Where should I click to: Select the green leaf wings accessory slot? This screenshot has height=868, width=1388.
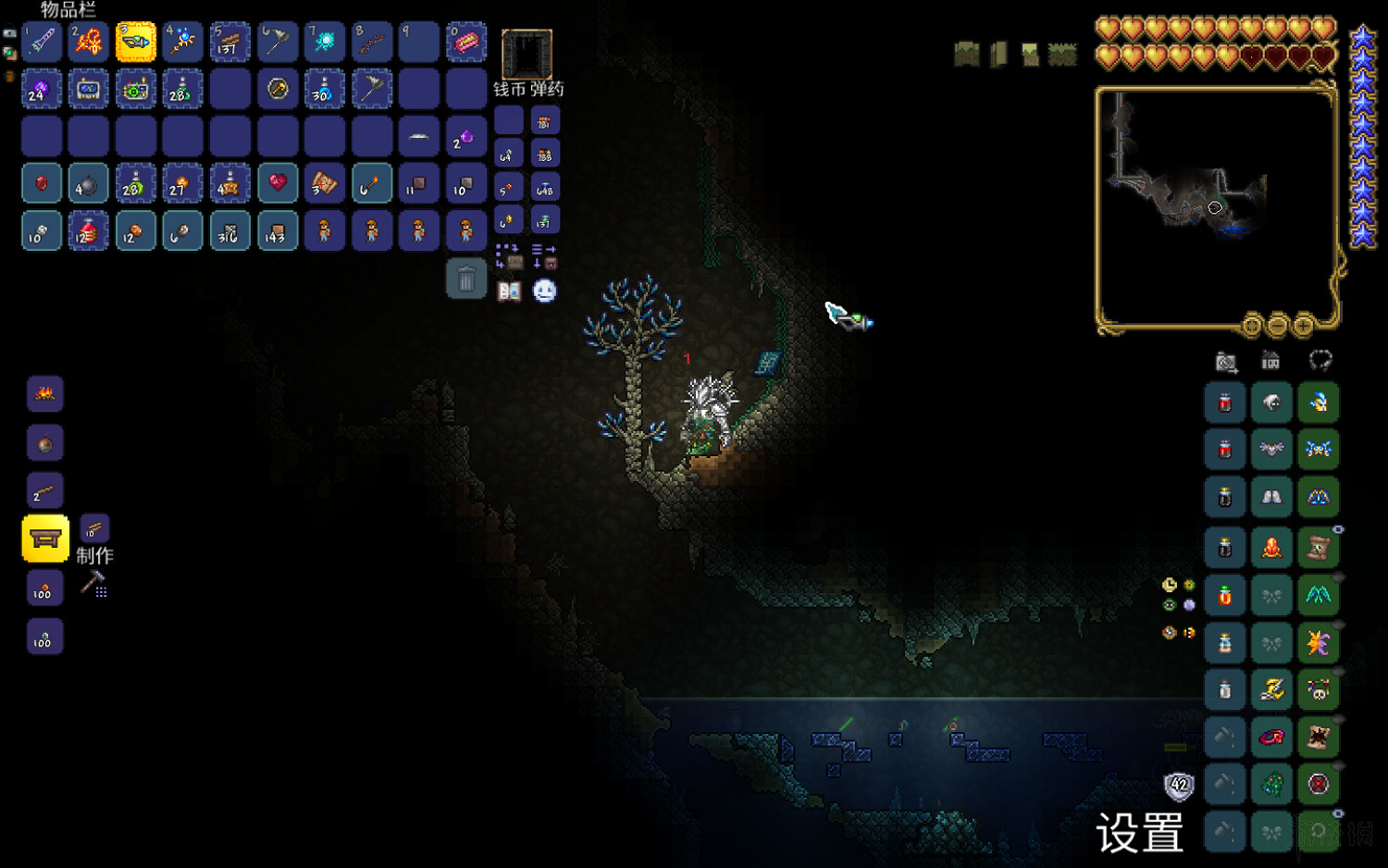click(1319, 595)
